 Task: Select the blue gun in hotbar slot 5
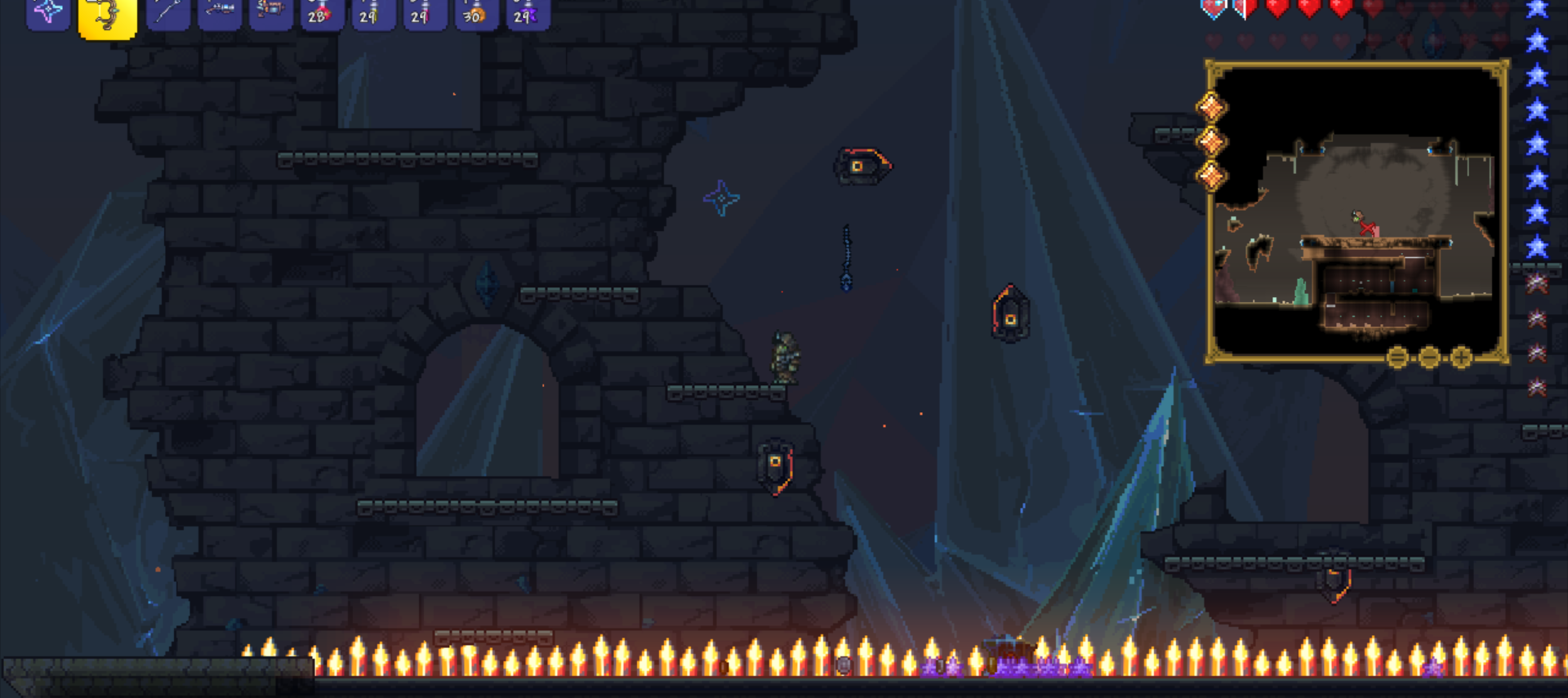click(x=270, y=13)
